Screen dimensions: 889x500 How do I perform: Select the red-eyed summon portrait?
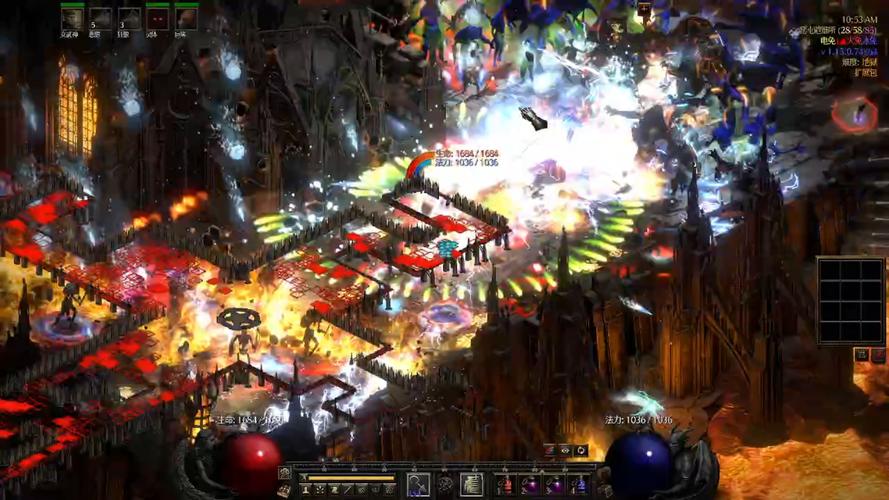click(x=158, y=18)
